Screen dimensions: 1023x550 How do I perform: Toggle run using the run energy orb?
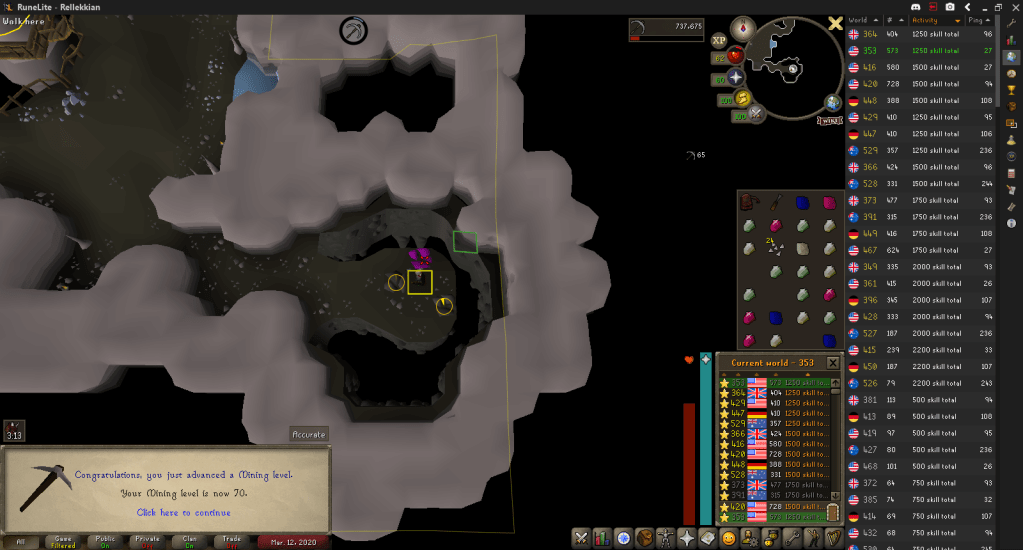click(x=743, y=98)
